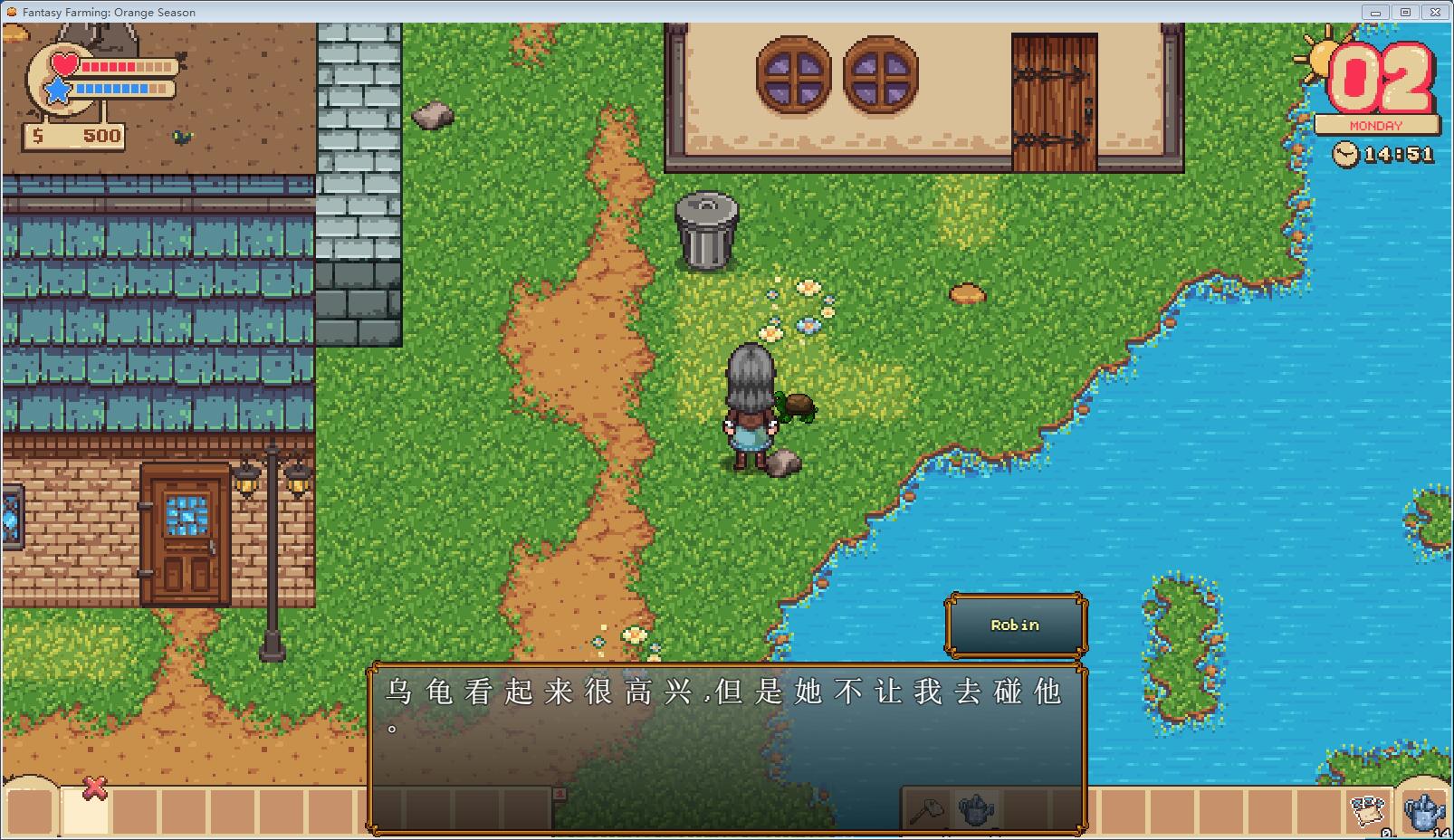
Task: Click the equipped watering can icon
Action: [x=1423, y=808]
